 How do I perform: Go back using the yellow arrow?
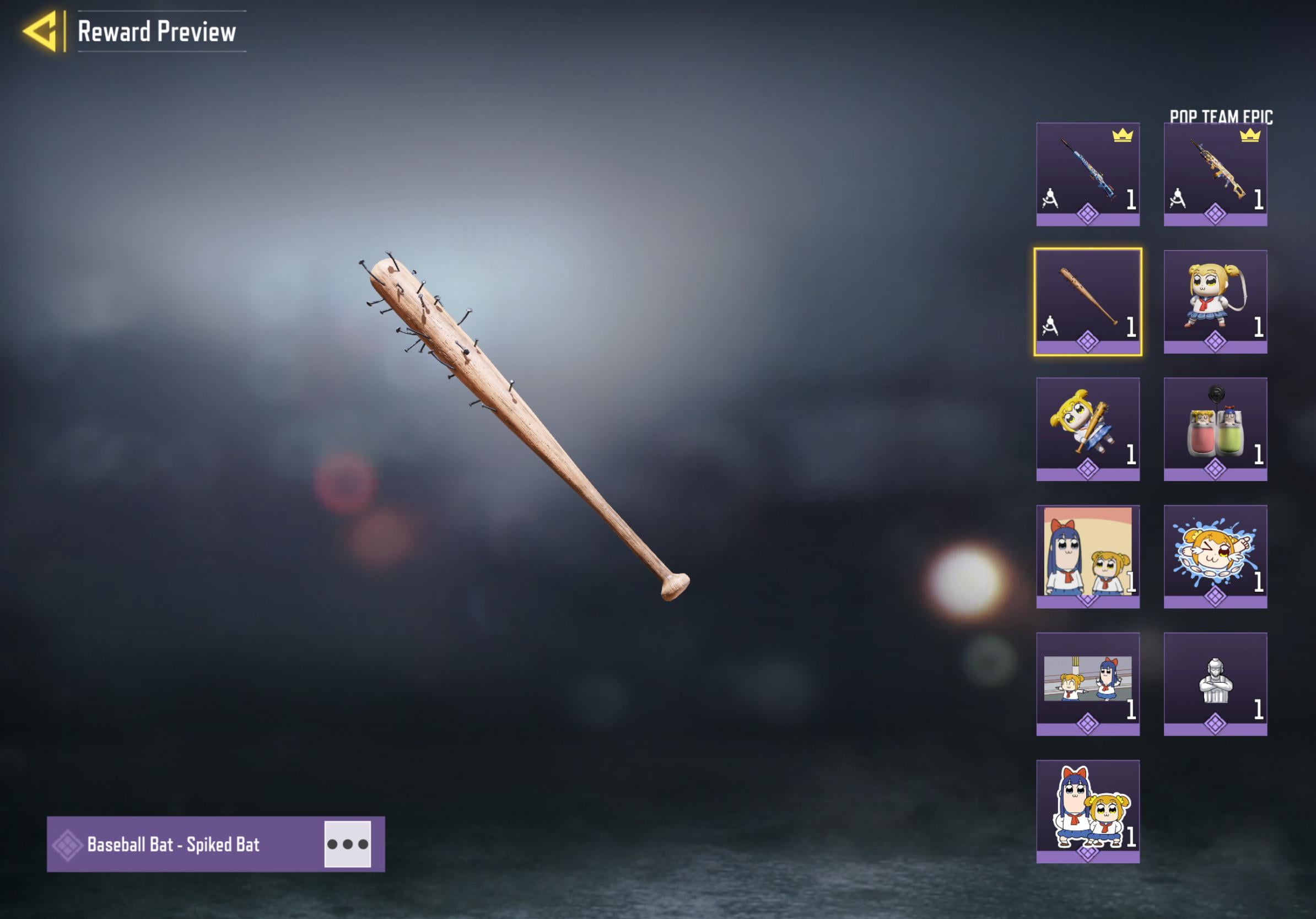coord(41,31)
